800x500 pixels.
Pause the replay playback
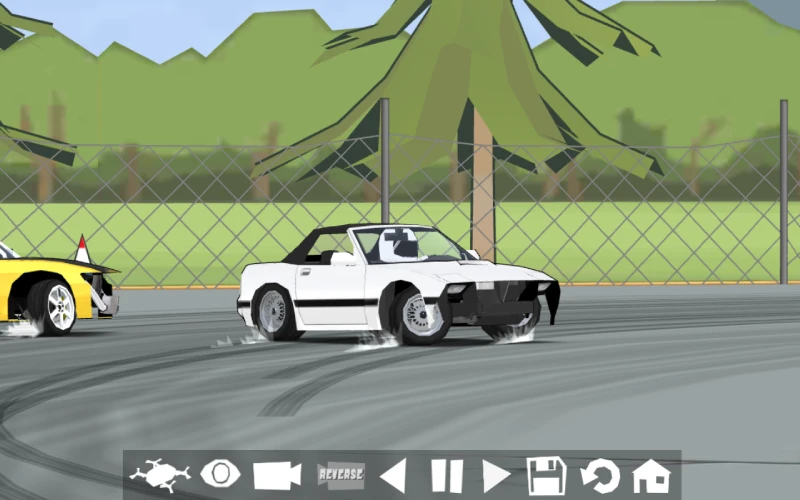coord(446,475)
